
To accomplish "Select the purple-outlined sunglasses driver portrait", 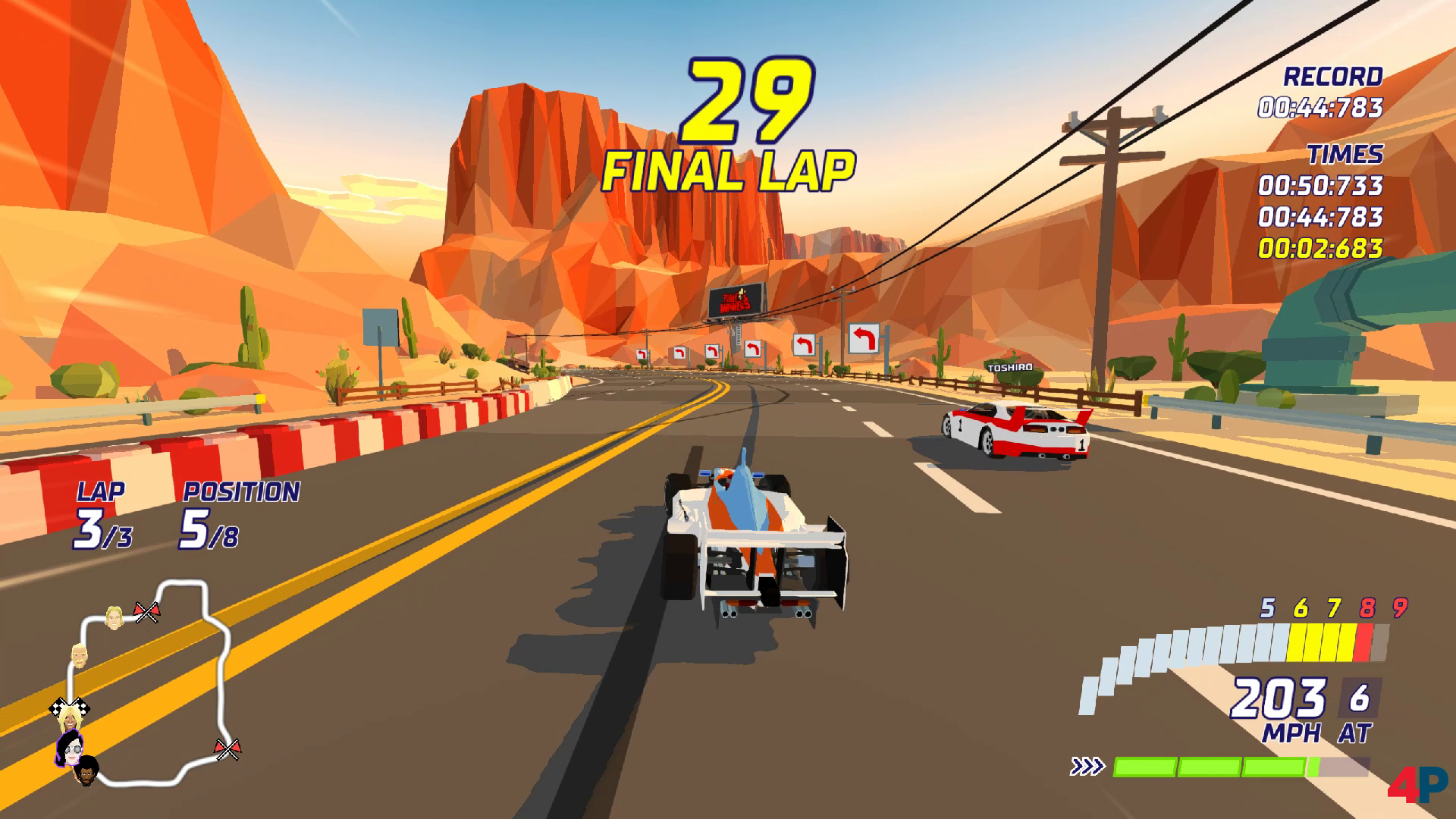I will (x=70, y=749).
